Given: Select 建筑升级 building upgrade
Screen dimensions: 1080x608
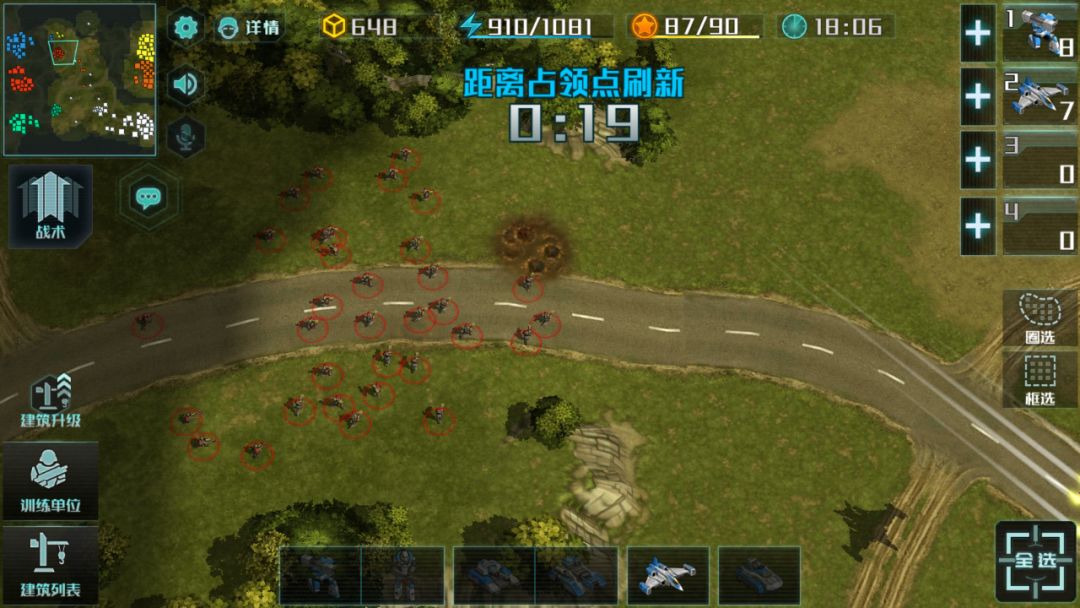Looking at the screenshot, I should coord(50,400).
